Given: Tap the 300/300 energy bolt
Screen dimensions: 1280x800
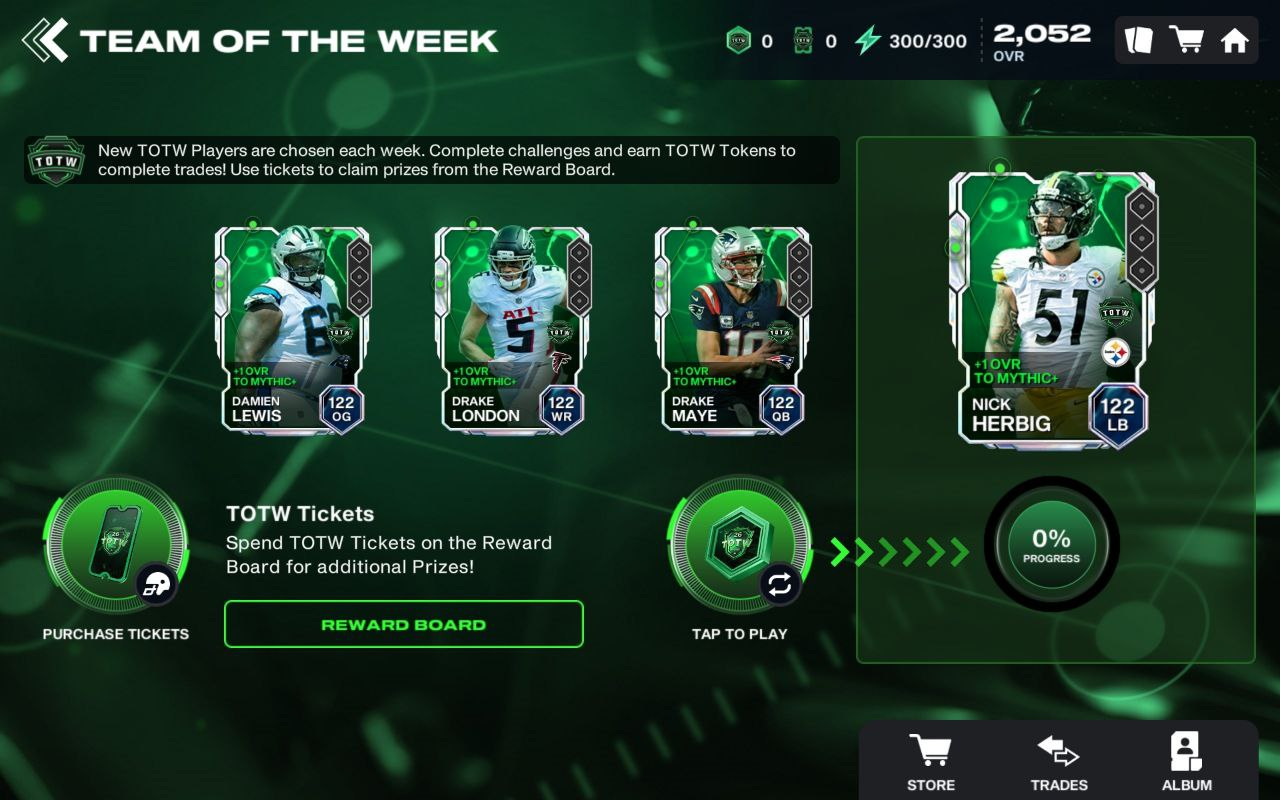Looking at the screenshot, I should coord(868,41).
